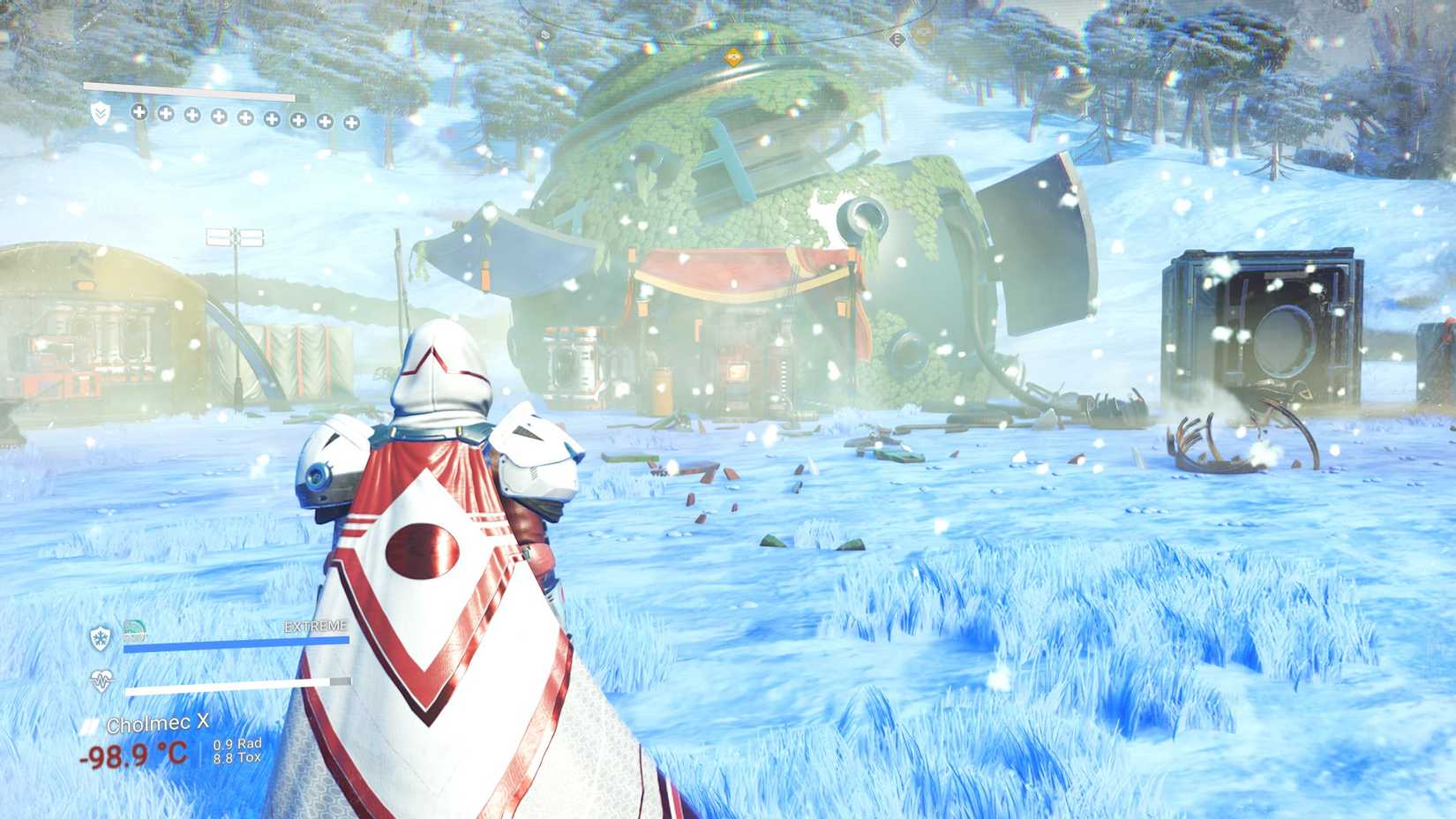Click the diamond 'E' marker on the compass

click(898, 38)
